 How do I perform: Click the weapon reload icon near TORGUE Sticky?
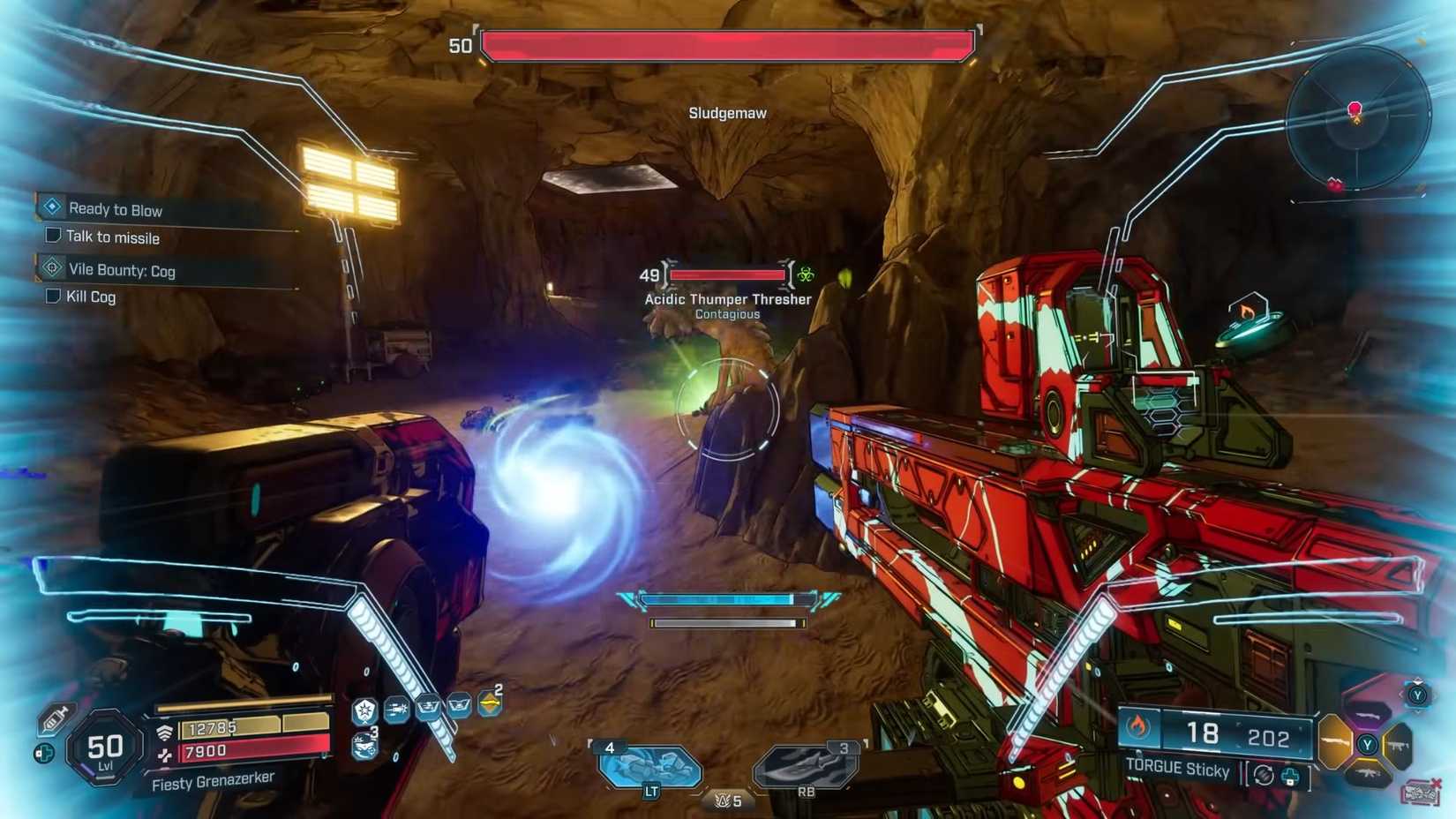(x=1264, y=774)
